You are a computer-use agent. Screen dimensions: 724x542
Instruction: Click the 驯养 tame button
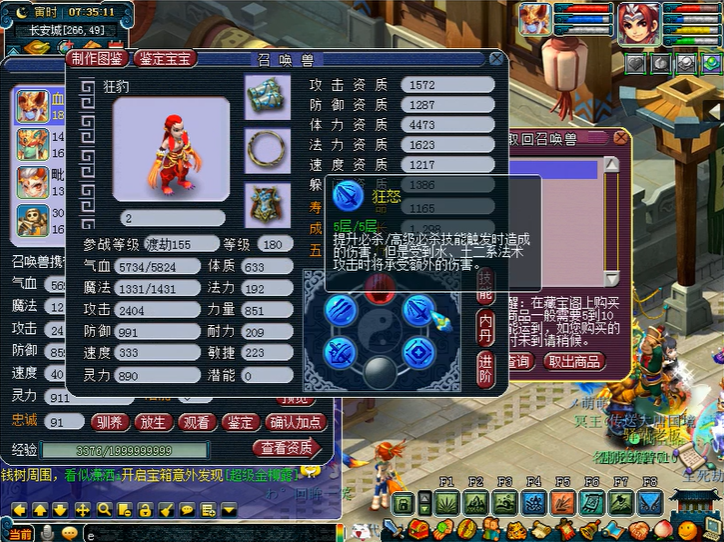[109, 423]
